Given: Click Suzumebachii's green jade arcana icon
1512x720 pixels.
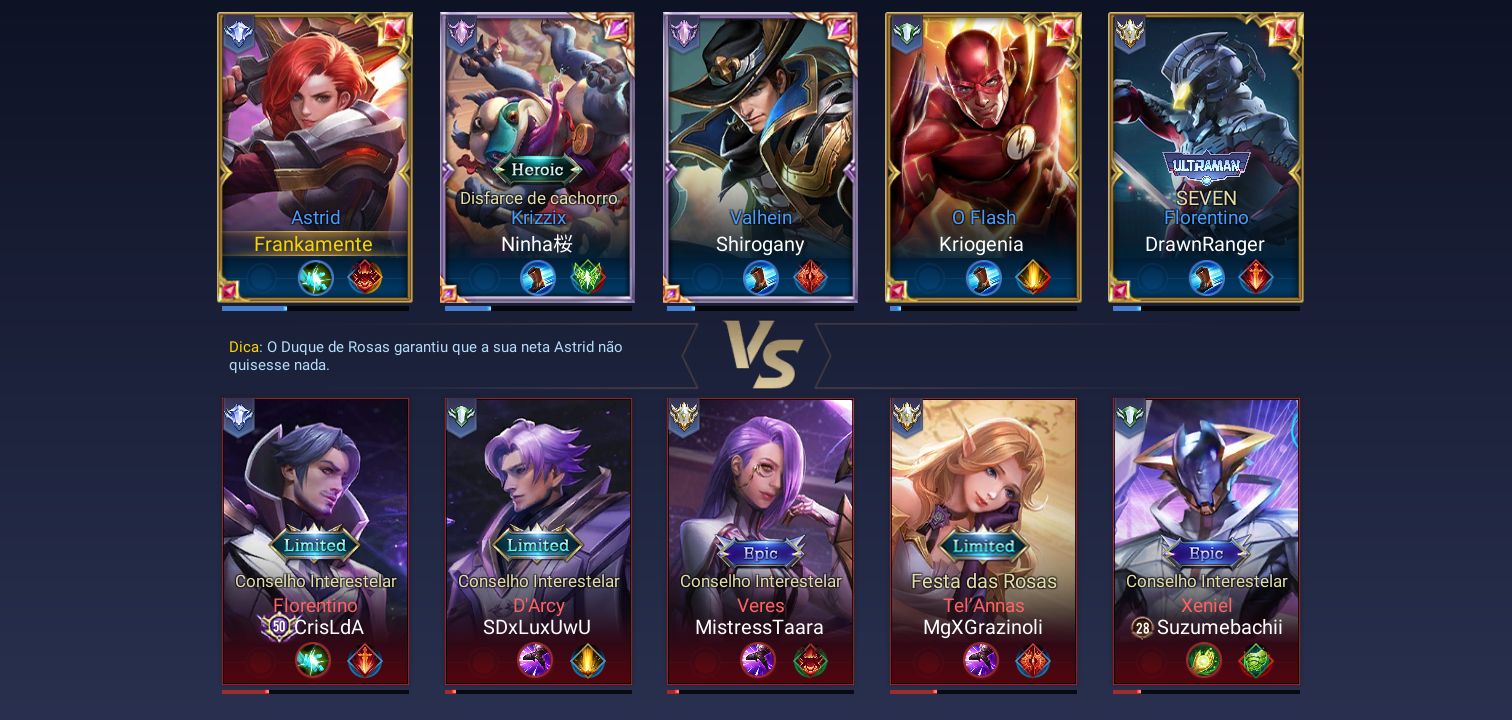Looking at the screenshot, I should tap(1256, 661).
